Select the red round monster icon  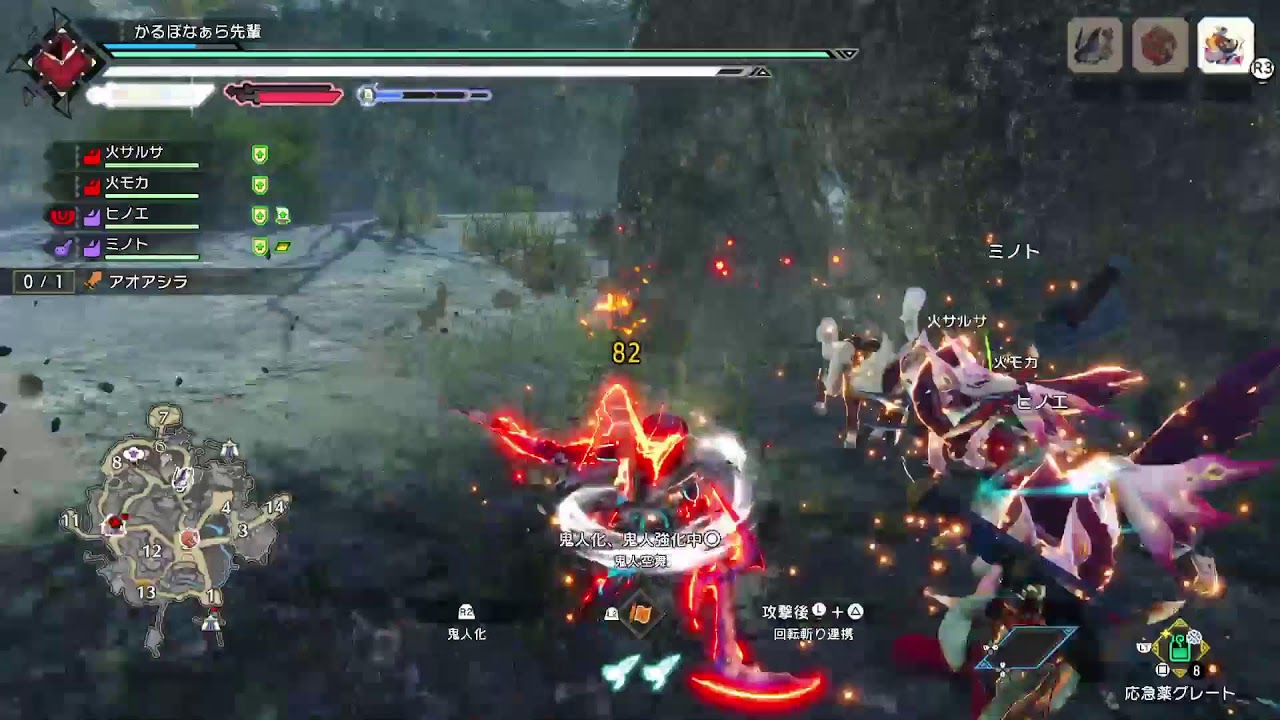[x=1160, y=45]
